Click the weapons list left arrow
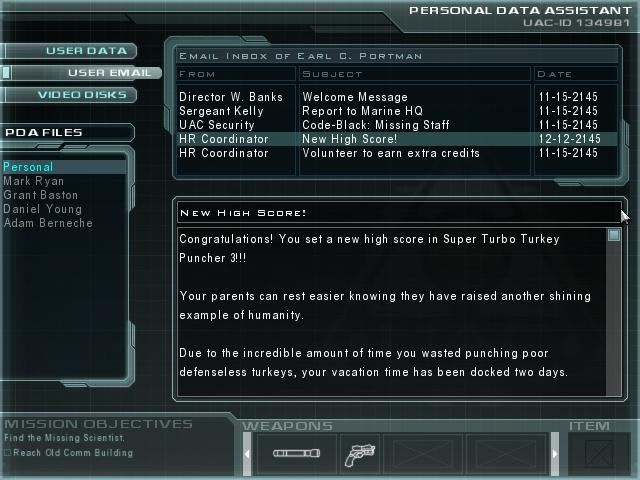This screenshot has width=640, height=480. pyautogui.click(x=248, y=455)
